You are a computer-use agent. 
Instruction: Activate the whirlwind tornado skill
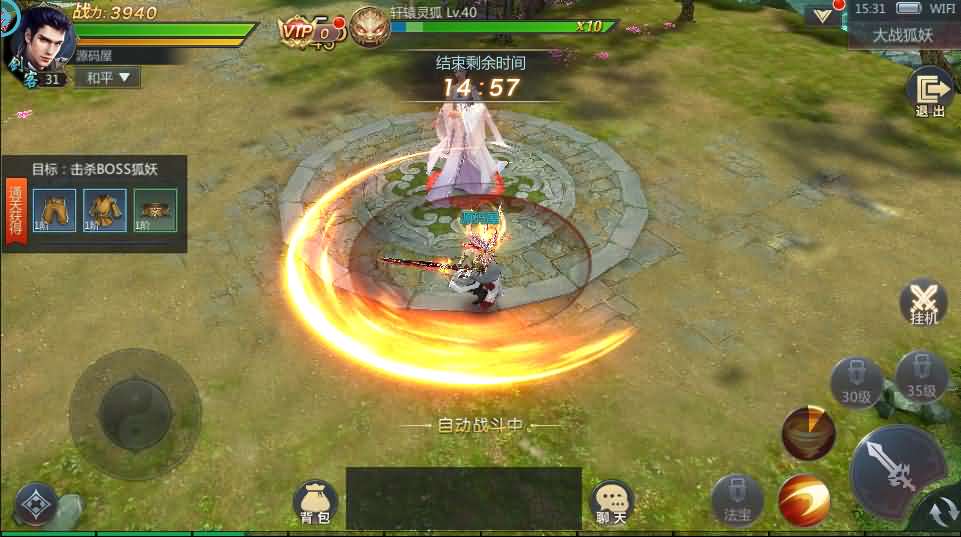click(x=808, y=432)
